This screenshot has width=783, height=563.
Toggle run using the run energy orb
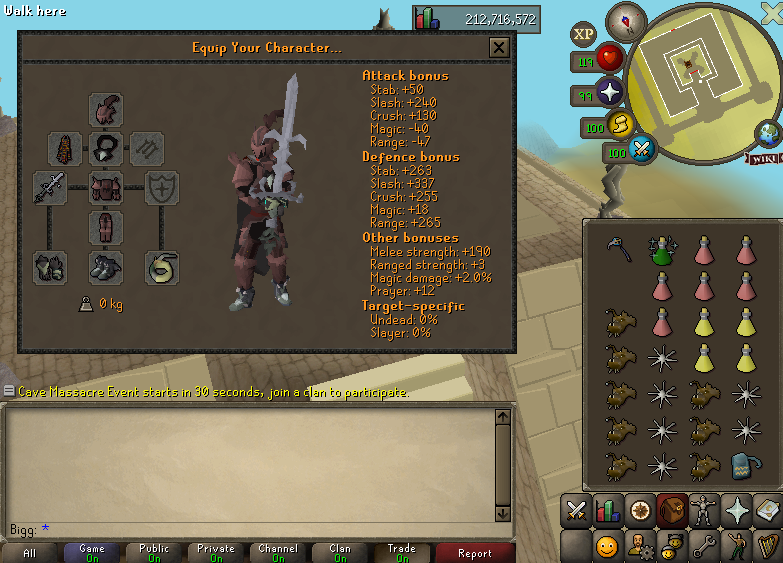pyautogui.click(x=620, y=125)
